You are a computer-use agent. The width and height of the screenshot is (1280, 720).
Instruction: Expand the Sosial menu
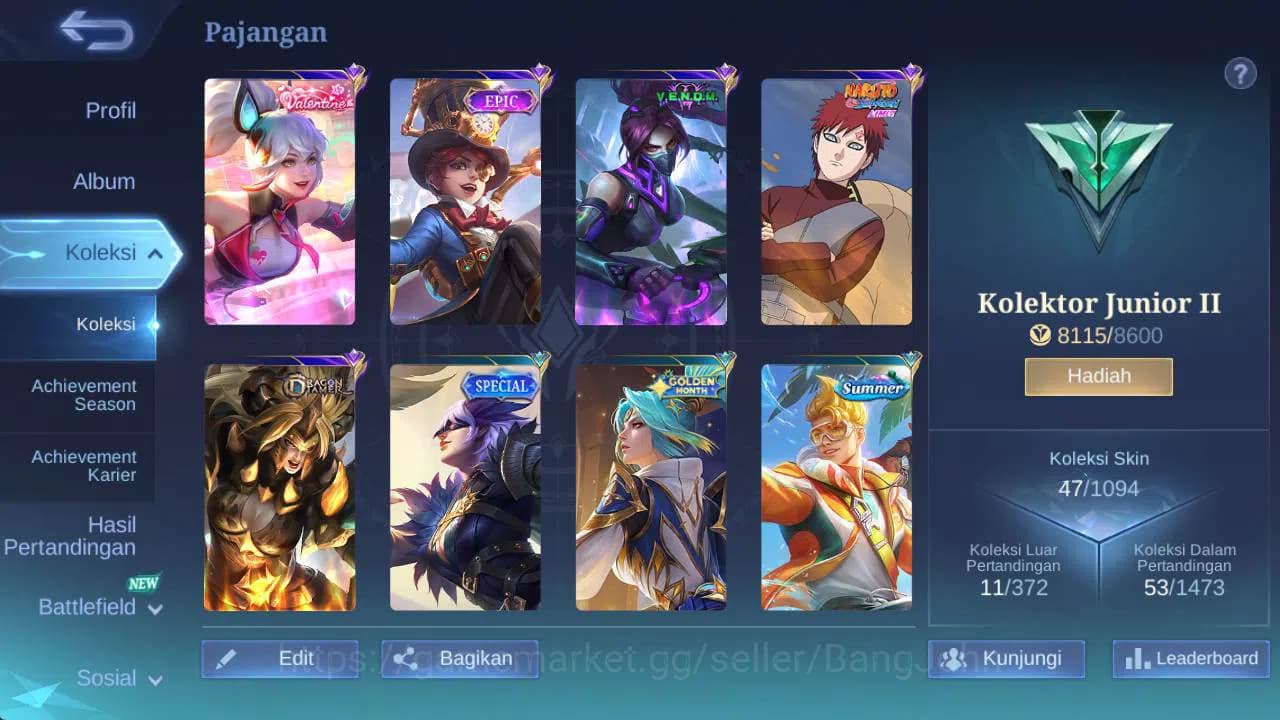tap(108, 678)
